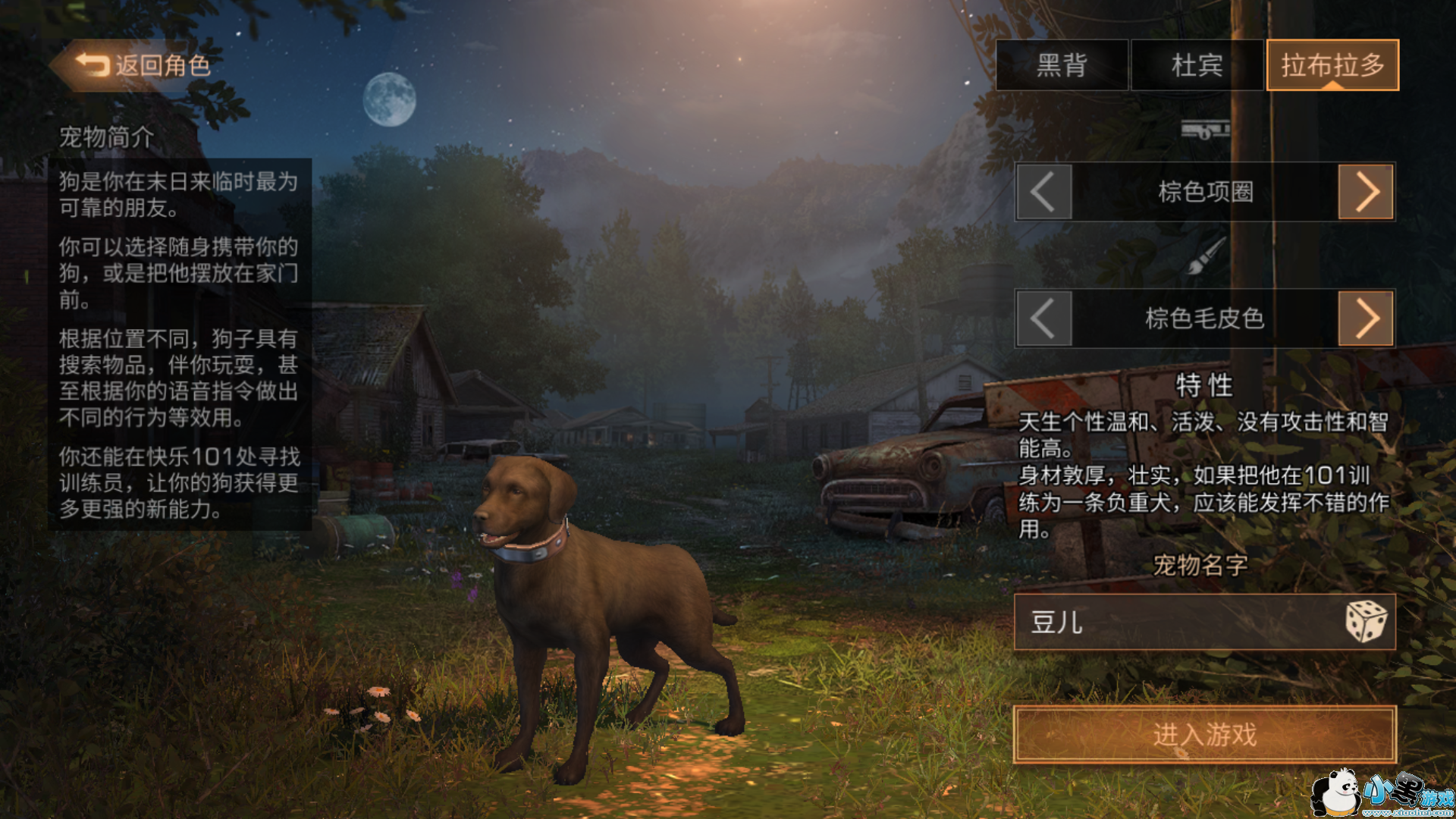This screenshot has height=819, width=1456.
Task: Click the pet name field 豆儿
Action: coord(1175,623)
